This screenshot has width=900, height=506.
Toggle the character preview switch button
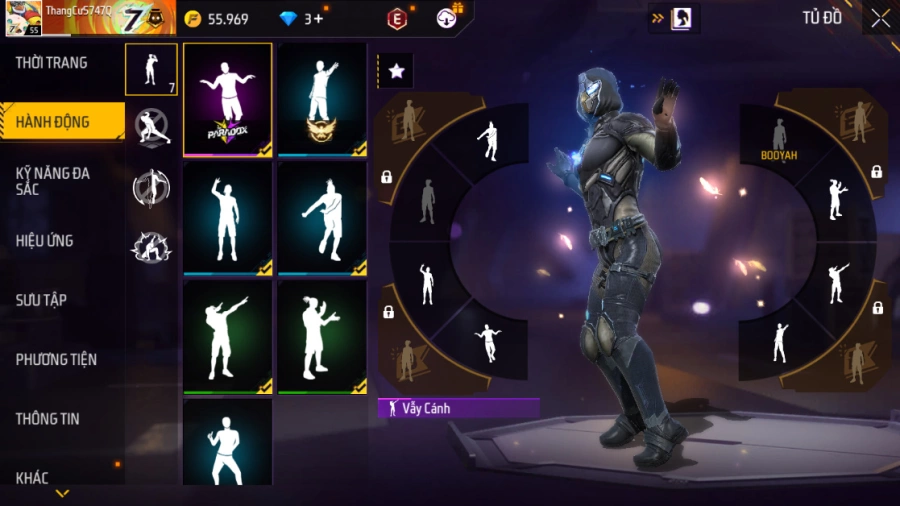click(672, 18)
